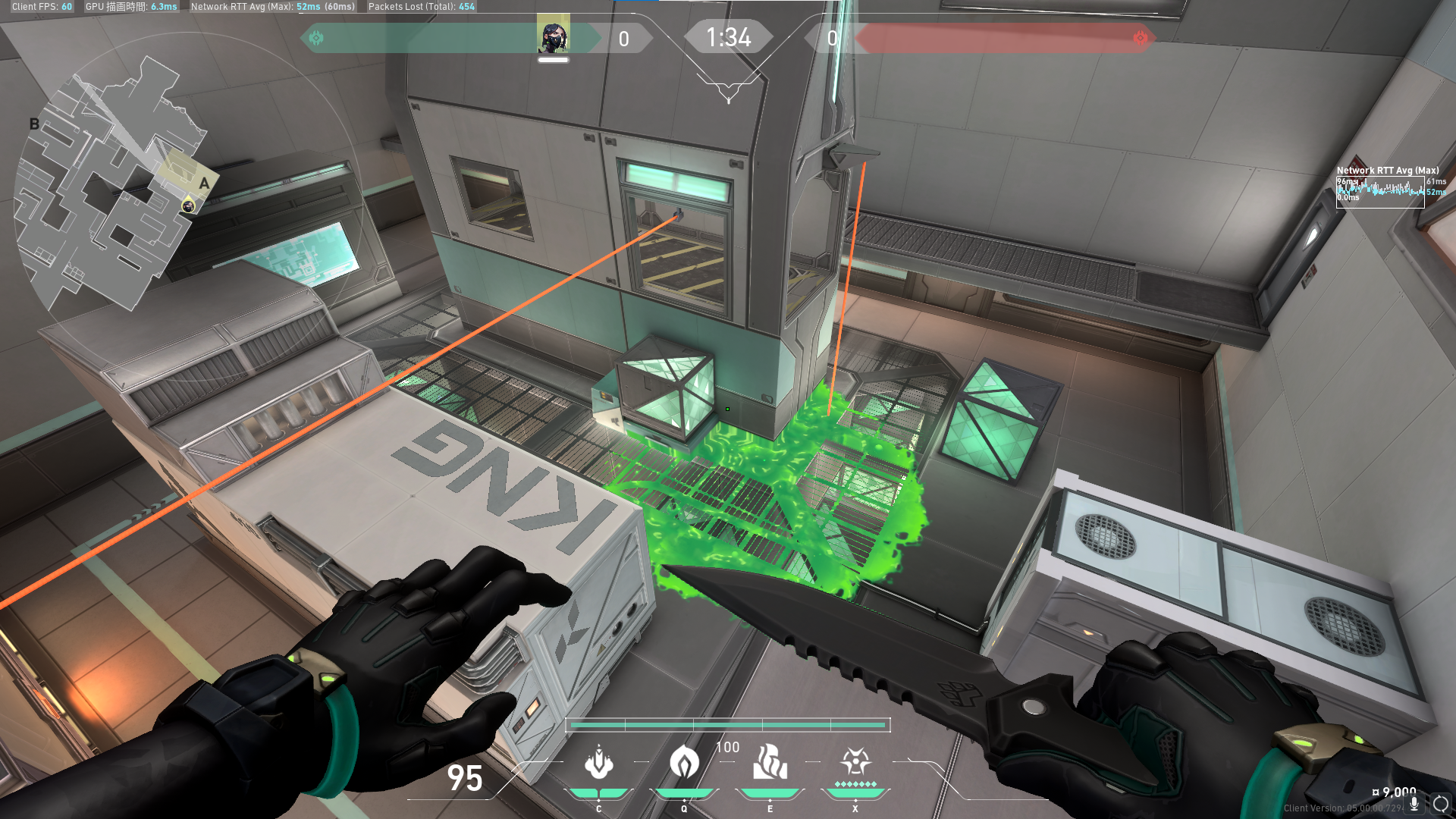
Task: Activate the Snake Bite ability icon
Action: tap(598, 763)
